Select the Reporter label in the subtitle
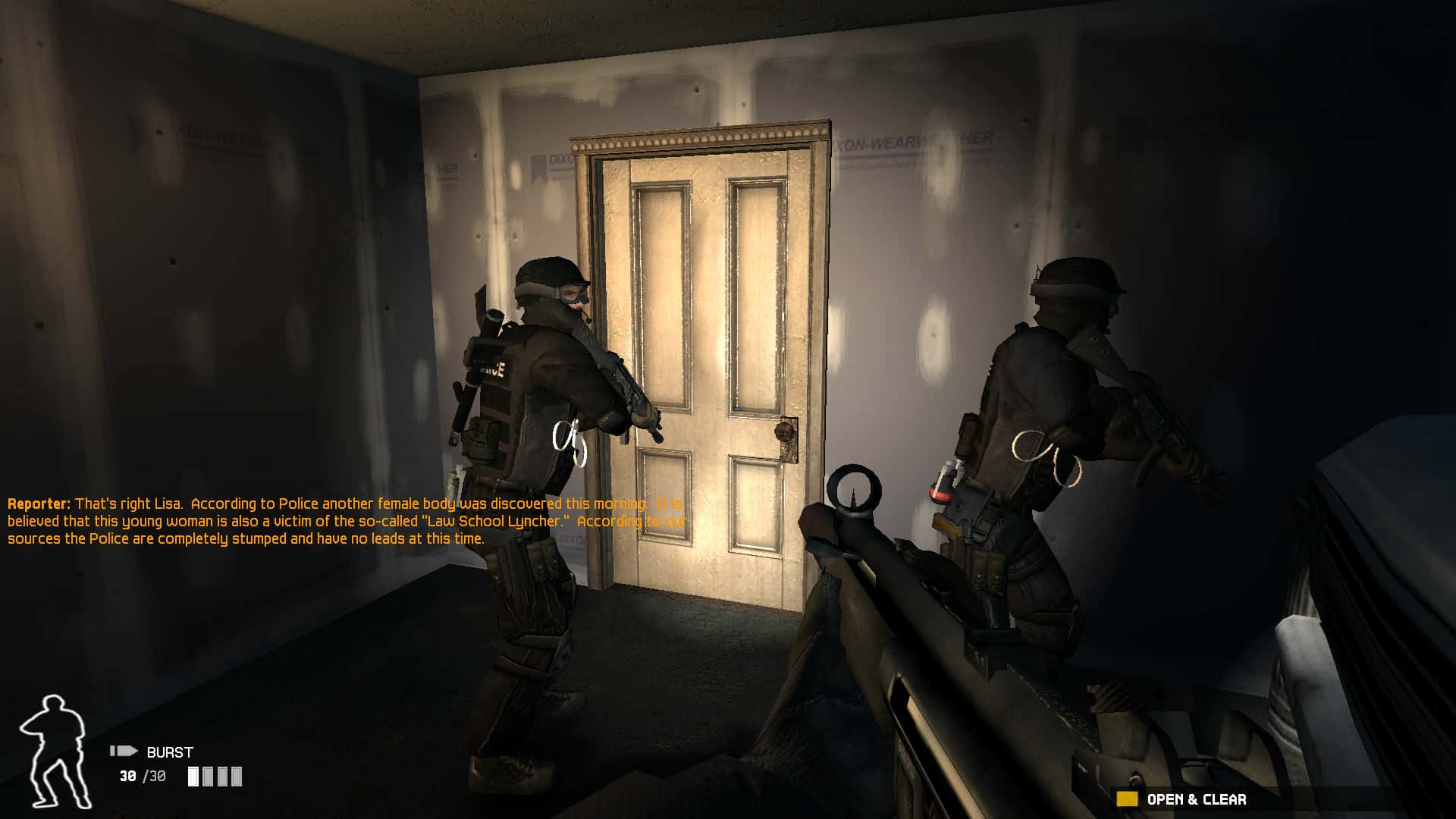 tap(36, 503)
